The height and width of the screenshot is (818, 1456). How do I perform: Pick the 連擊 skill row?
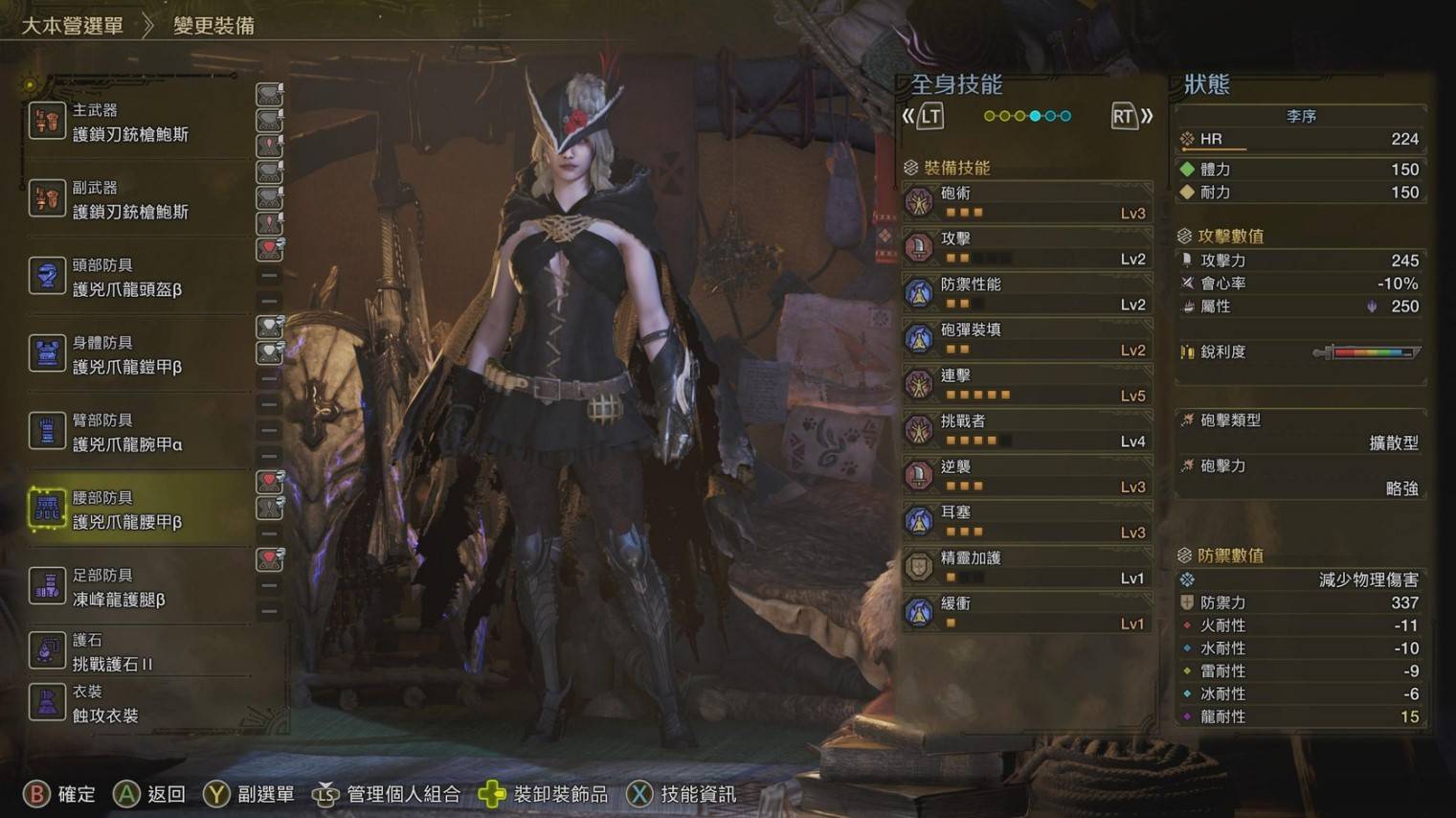[x=1026, y=385]
